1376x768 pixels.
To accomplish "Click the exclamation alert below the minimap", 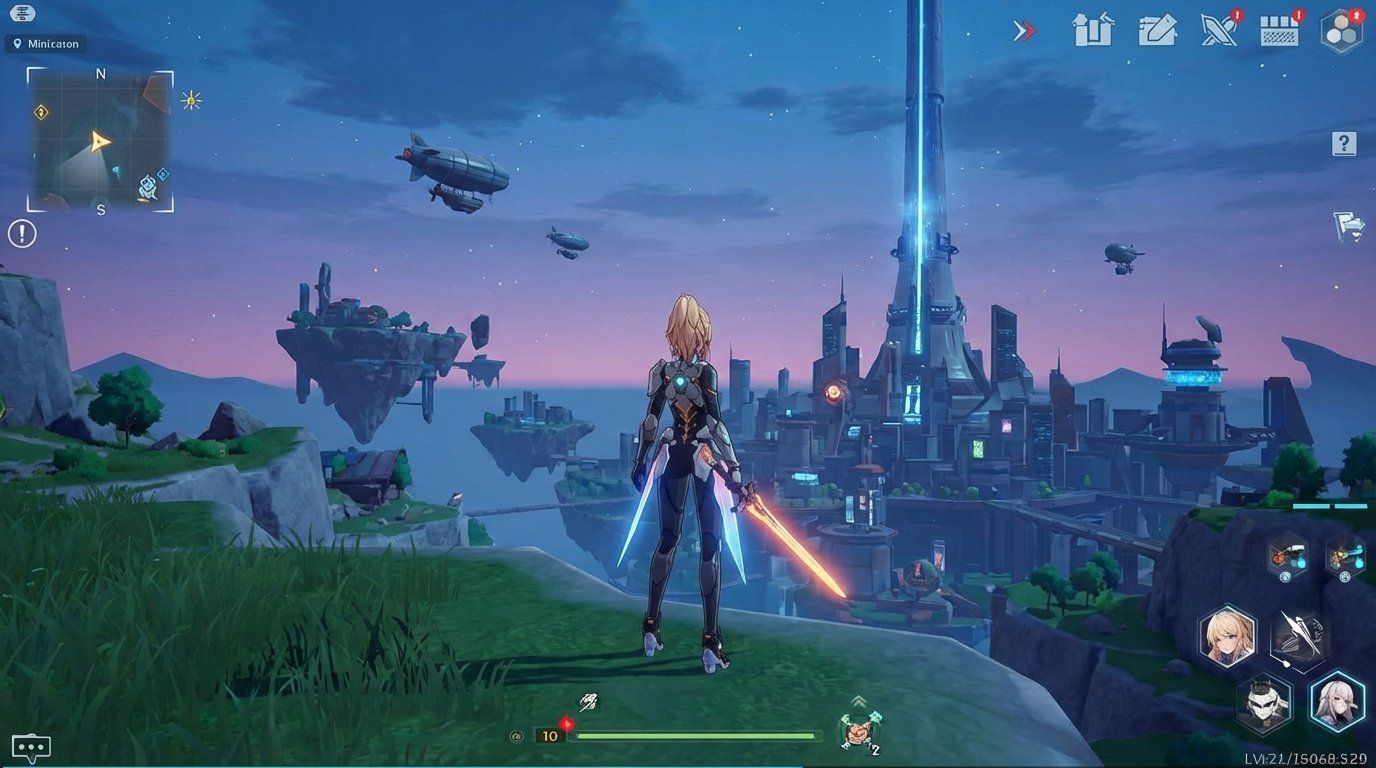I will click(20, 233).
